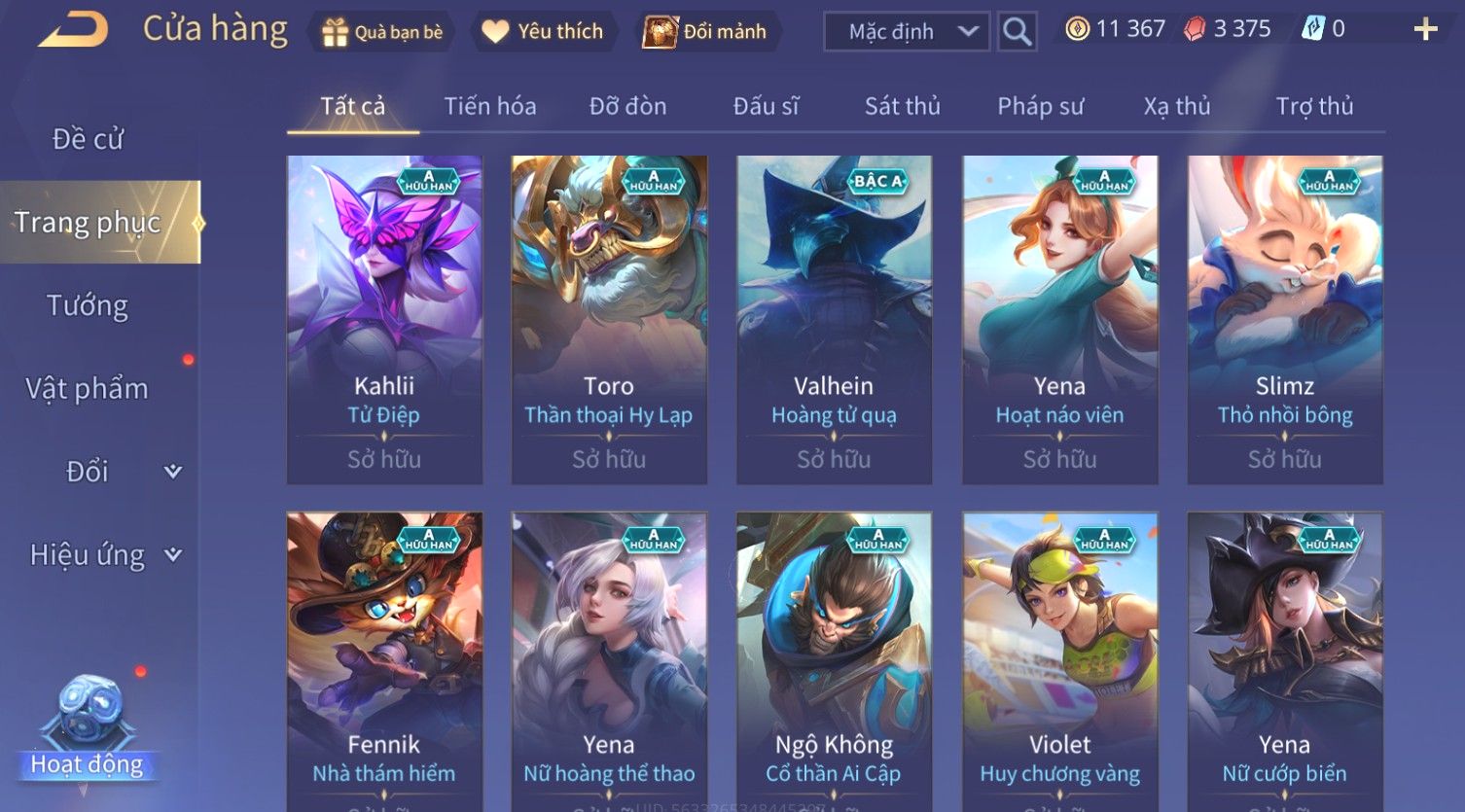
Task: Expand the Mặc định sort dropdown
Action: [906, 32]
